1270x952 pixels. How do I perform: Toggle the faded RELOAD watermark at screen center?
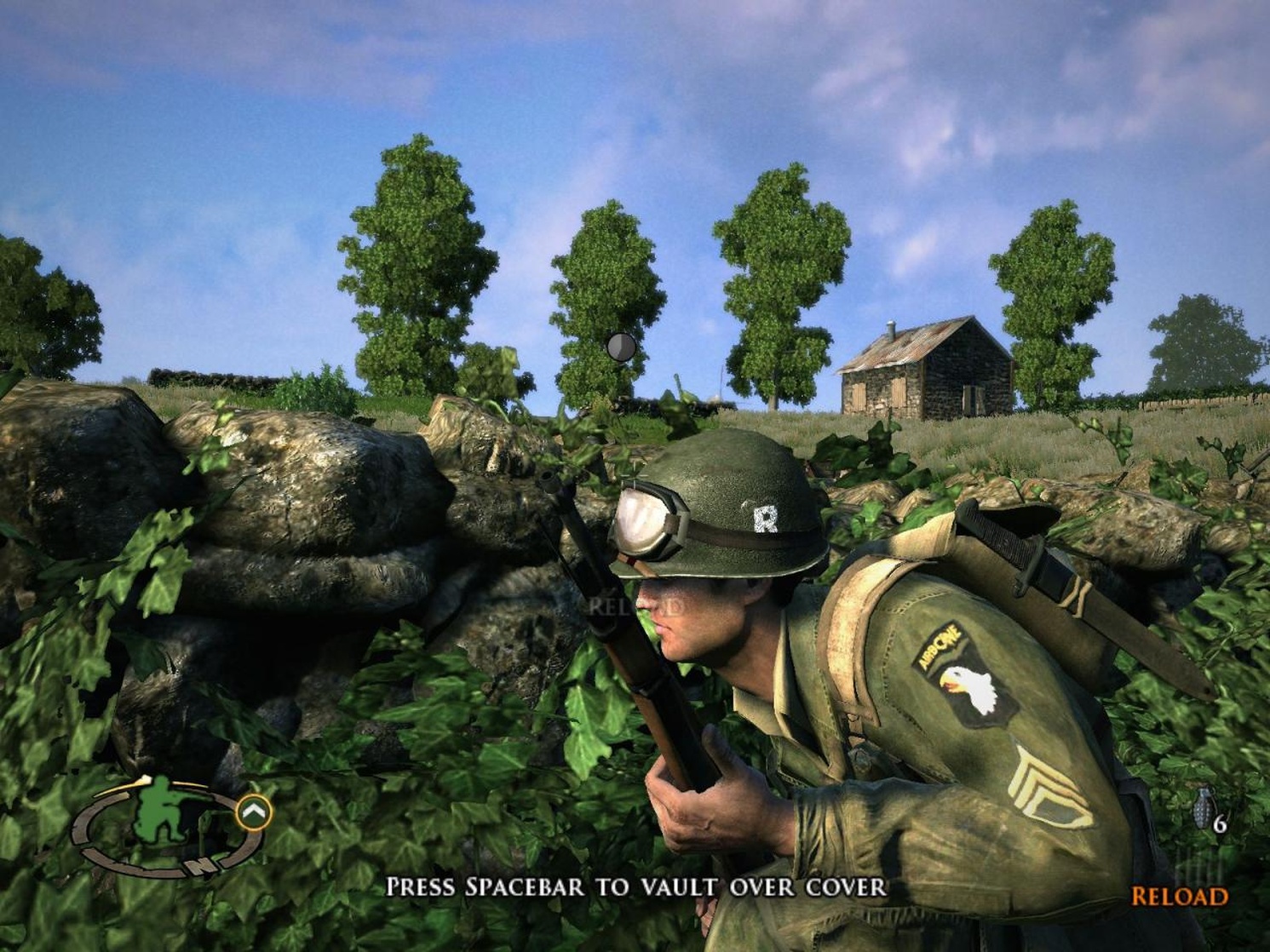coord(635,606)
